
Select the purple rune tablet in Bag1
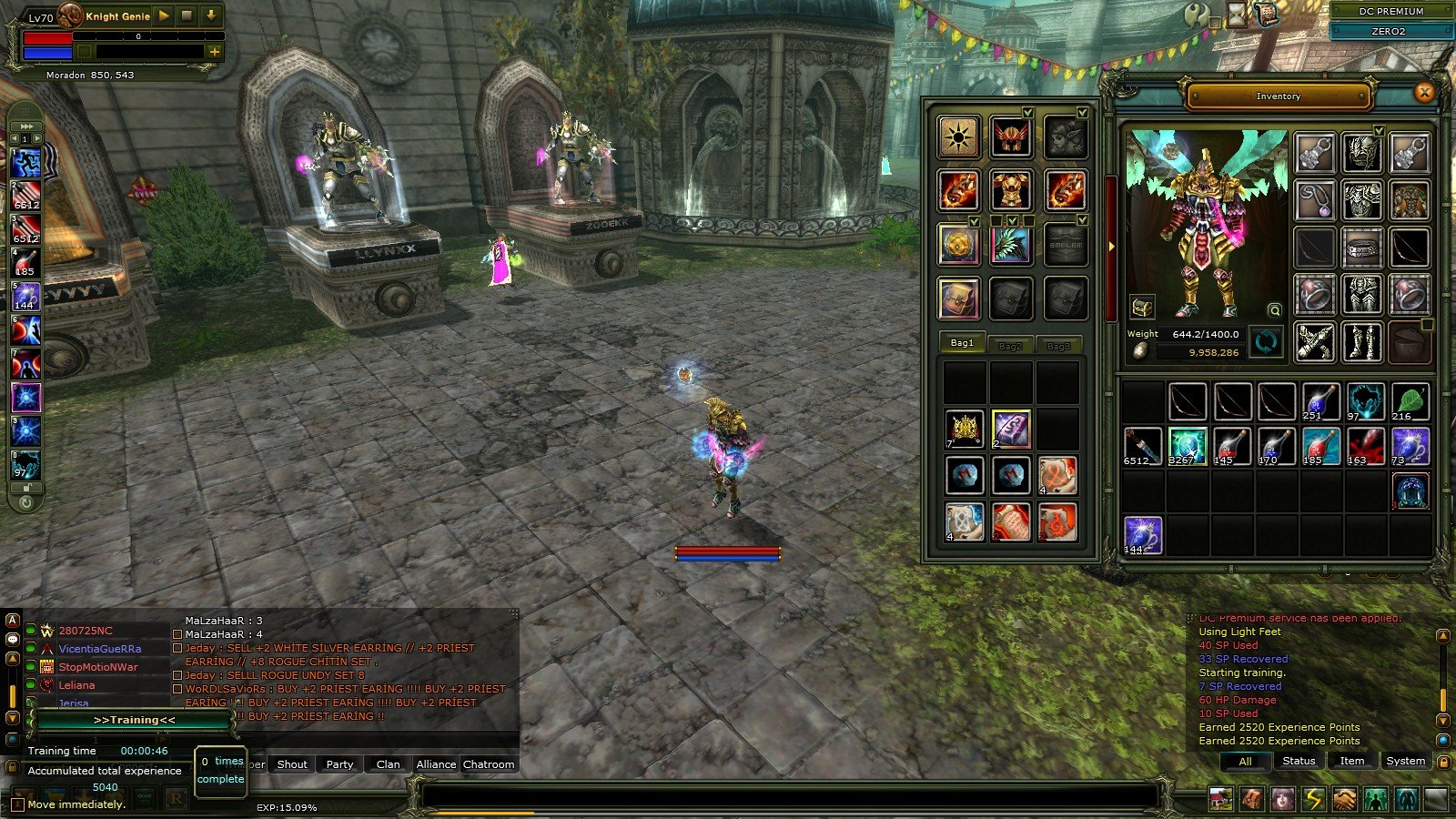(x=1010, y=429)
